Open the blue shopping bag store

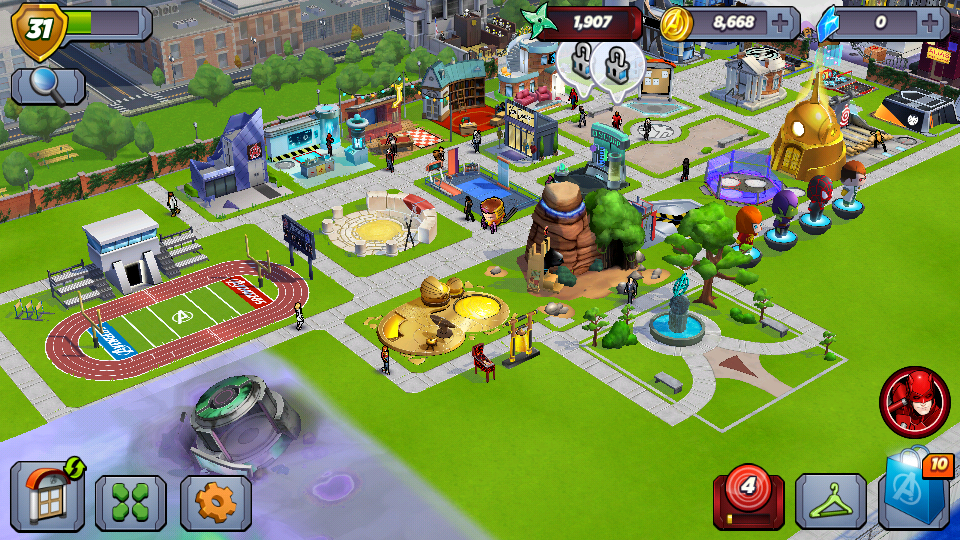click(916, 494)
